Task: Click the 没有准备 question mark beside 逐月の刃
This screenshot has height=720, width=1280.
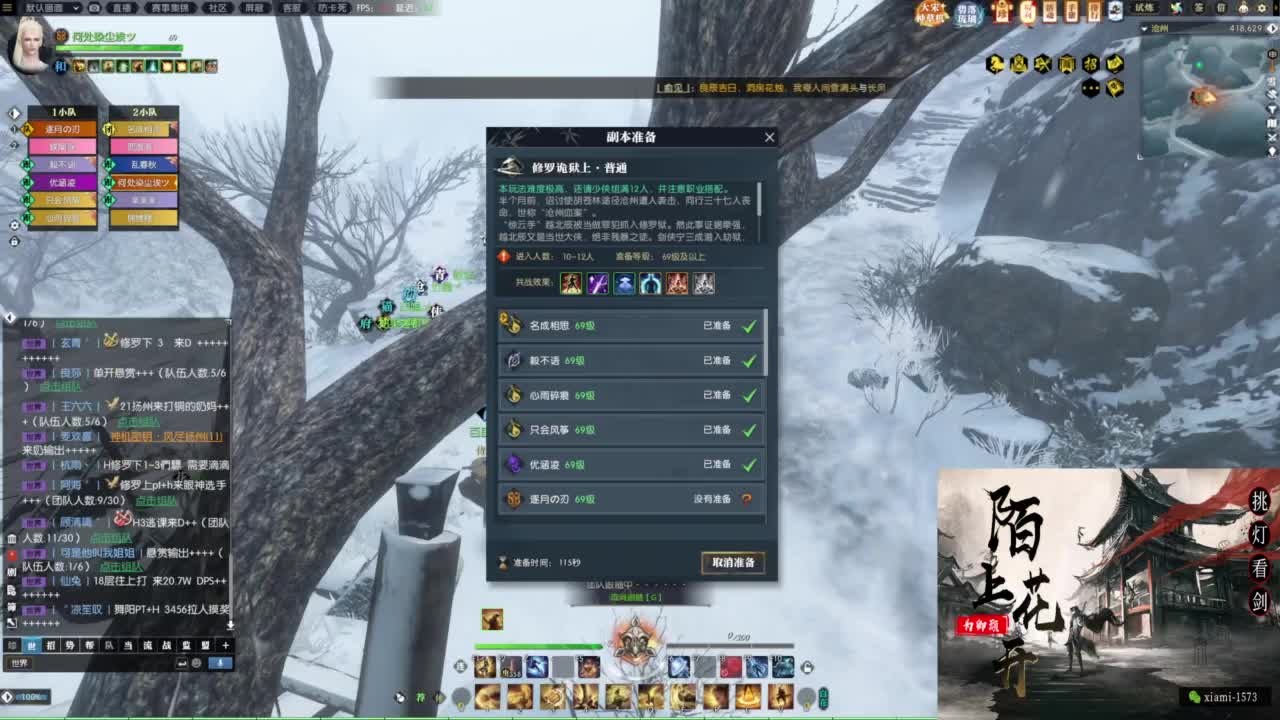Action: [747, 500]
